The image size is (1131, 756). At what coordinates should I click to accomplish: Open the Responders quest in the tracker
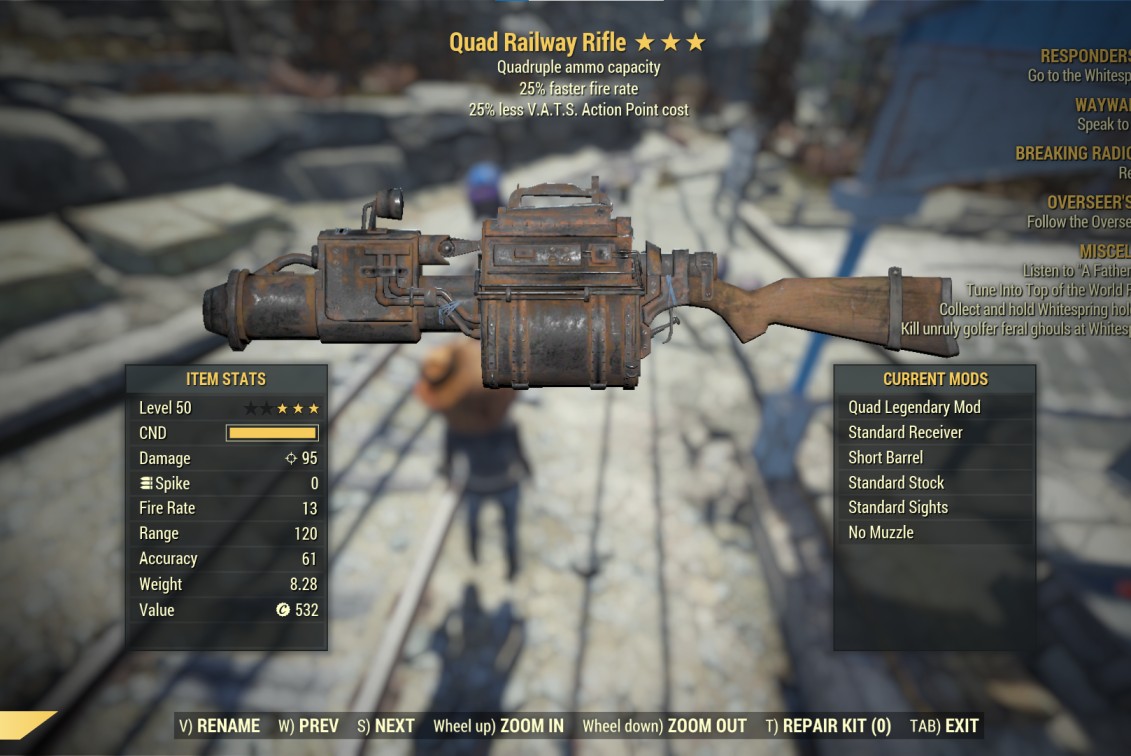(1084, 57)
